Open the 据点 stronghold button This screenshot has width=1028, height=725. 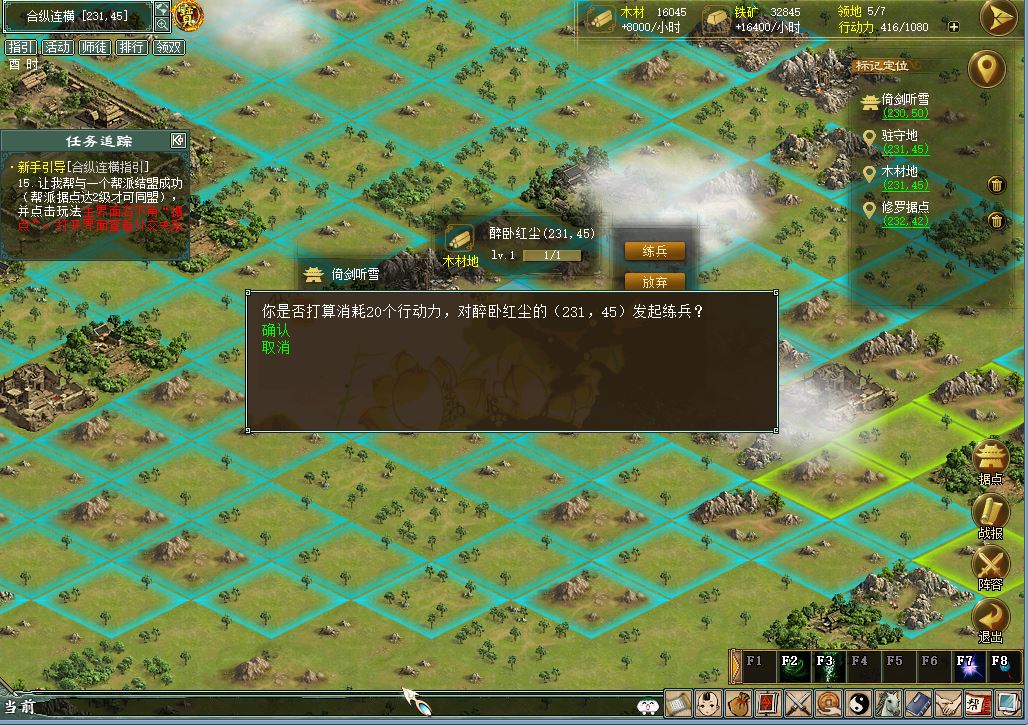click(x=991, y=461)
